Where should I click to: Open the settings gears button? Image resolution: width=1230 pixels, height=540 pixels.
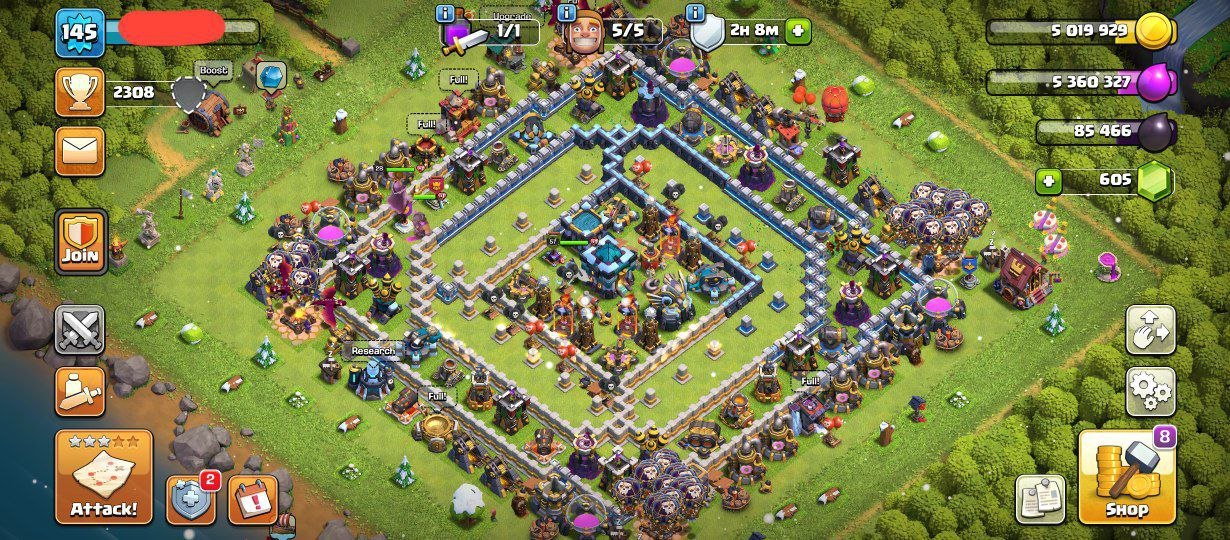[1150, 391]
